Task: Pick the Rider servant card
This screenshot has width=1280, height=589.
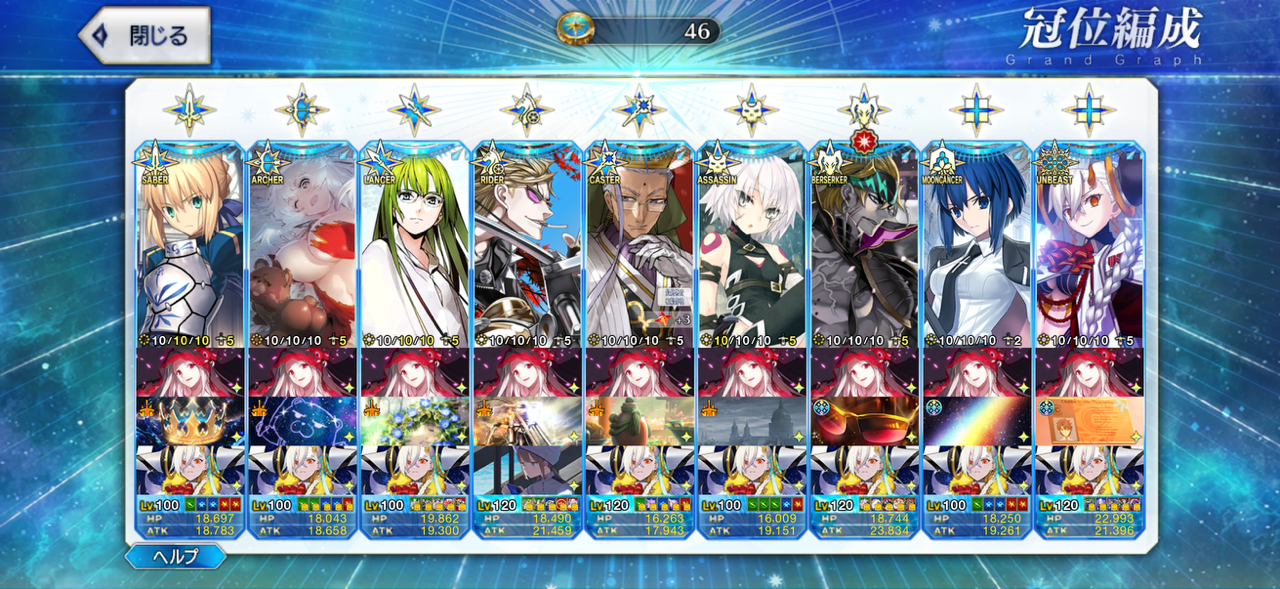Action: 526,245
